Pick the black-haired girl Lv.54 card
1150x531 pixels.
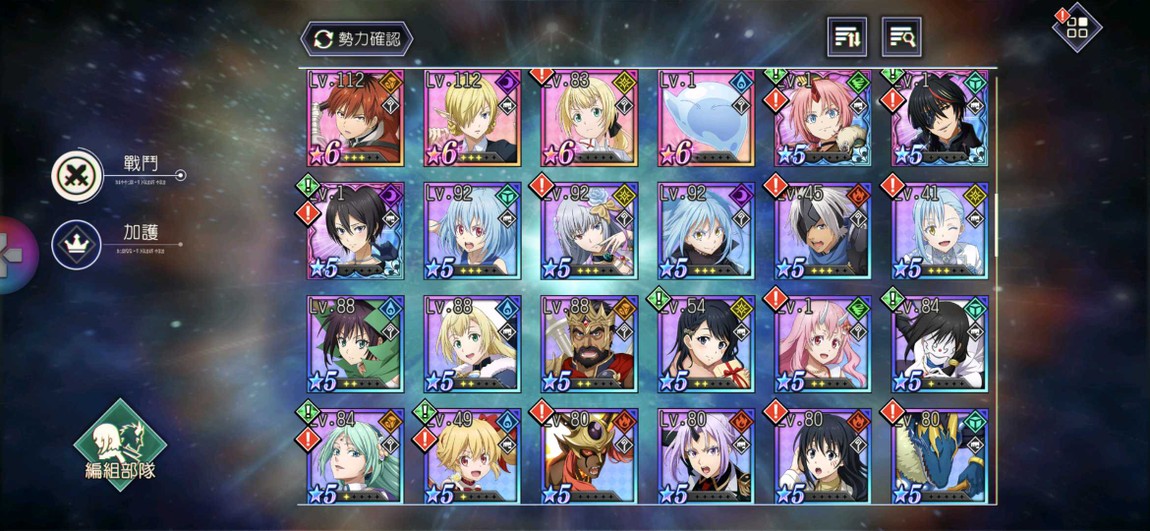706,343
